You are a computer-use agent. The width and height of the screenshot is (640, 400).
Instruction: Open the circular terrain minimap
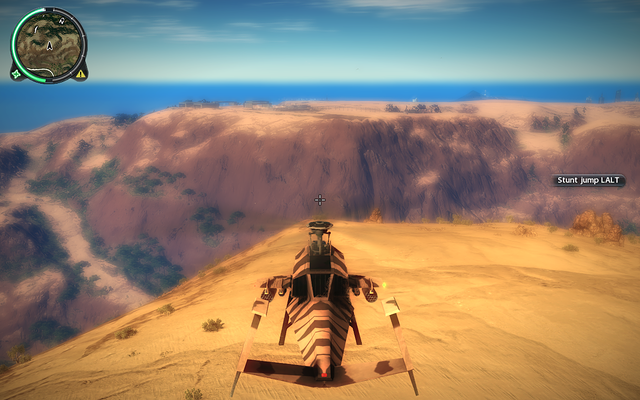coord(49,44)
